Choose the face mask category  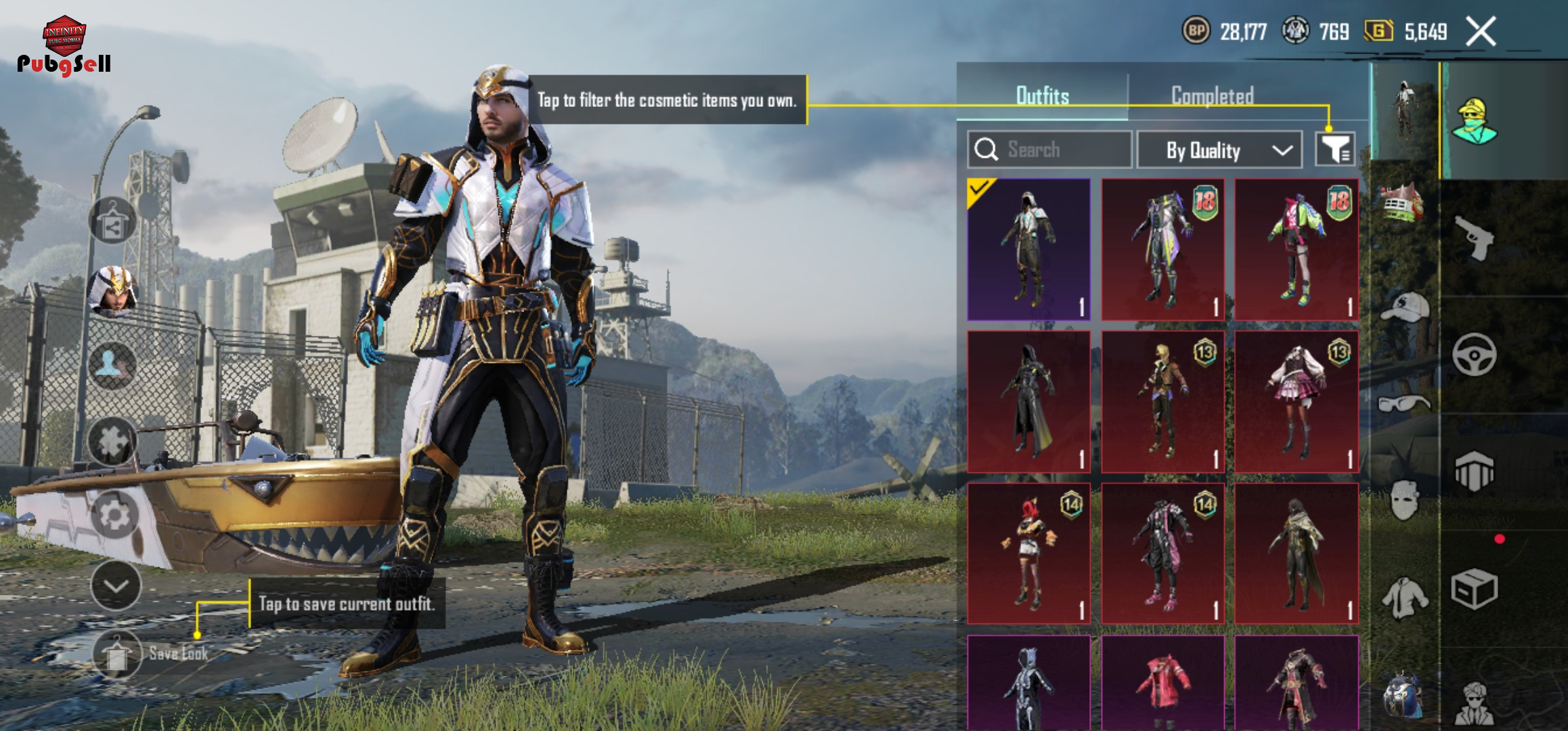pos(1404,501)
